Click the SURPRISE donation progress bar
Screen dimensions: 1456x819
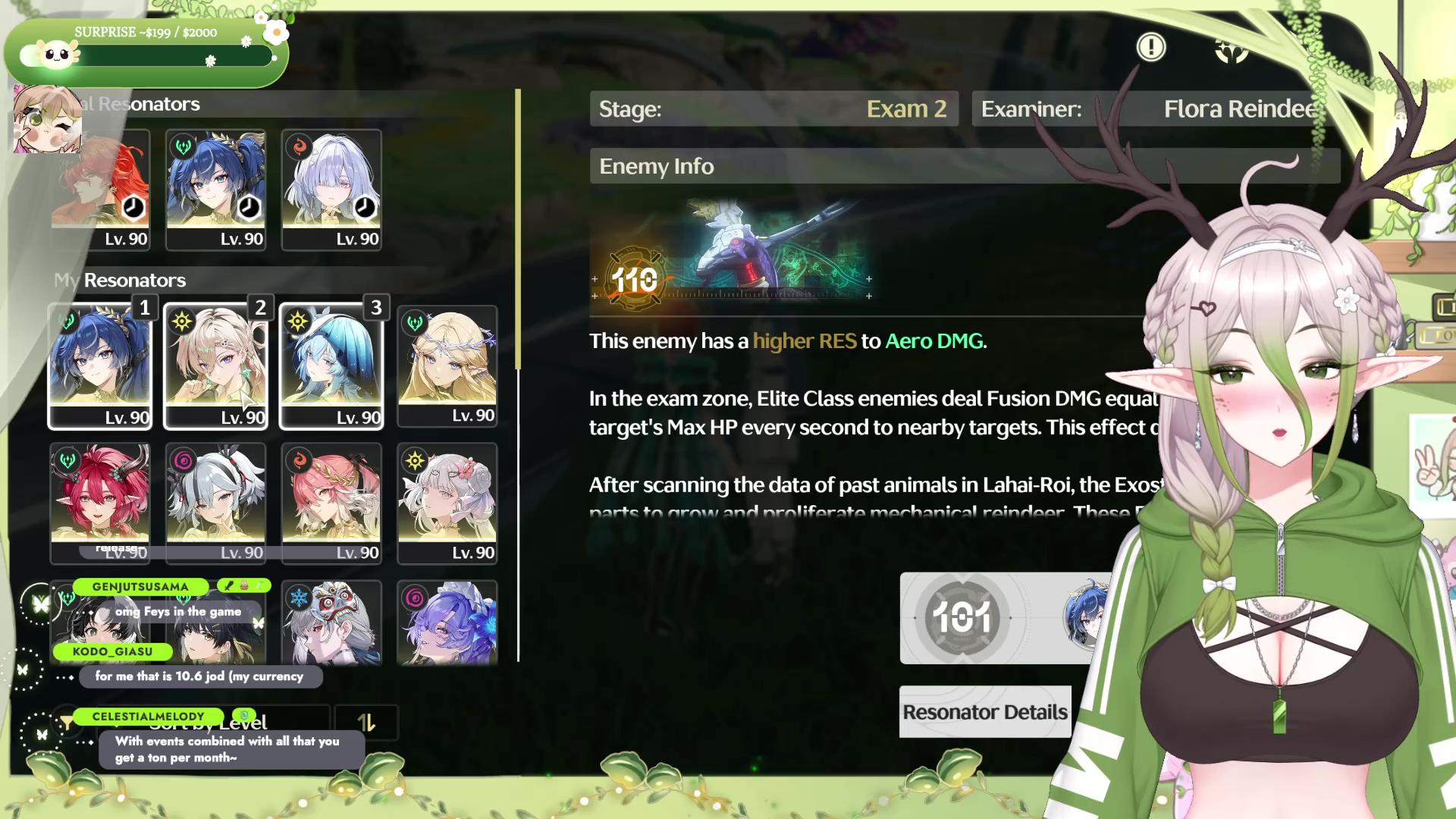click(x=146, y=55)
